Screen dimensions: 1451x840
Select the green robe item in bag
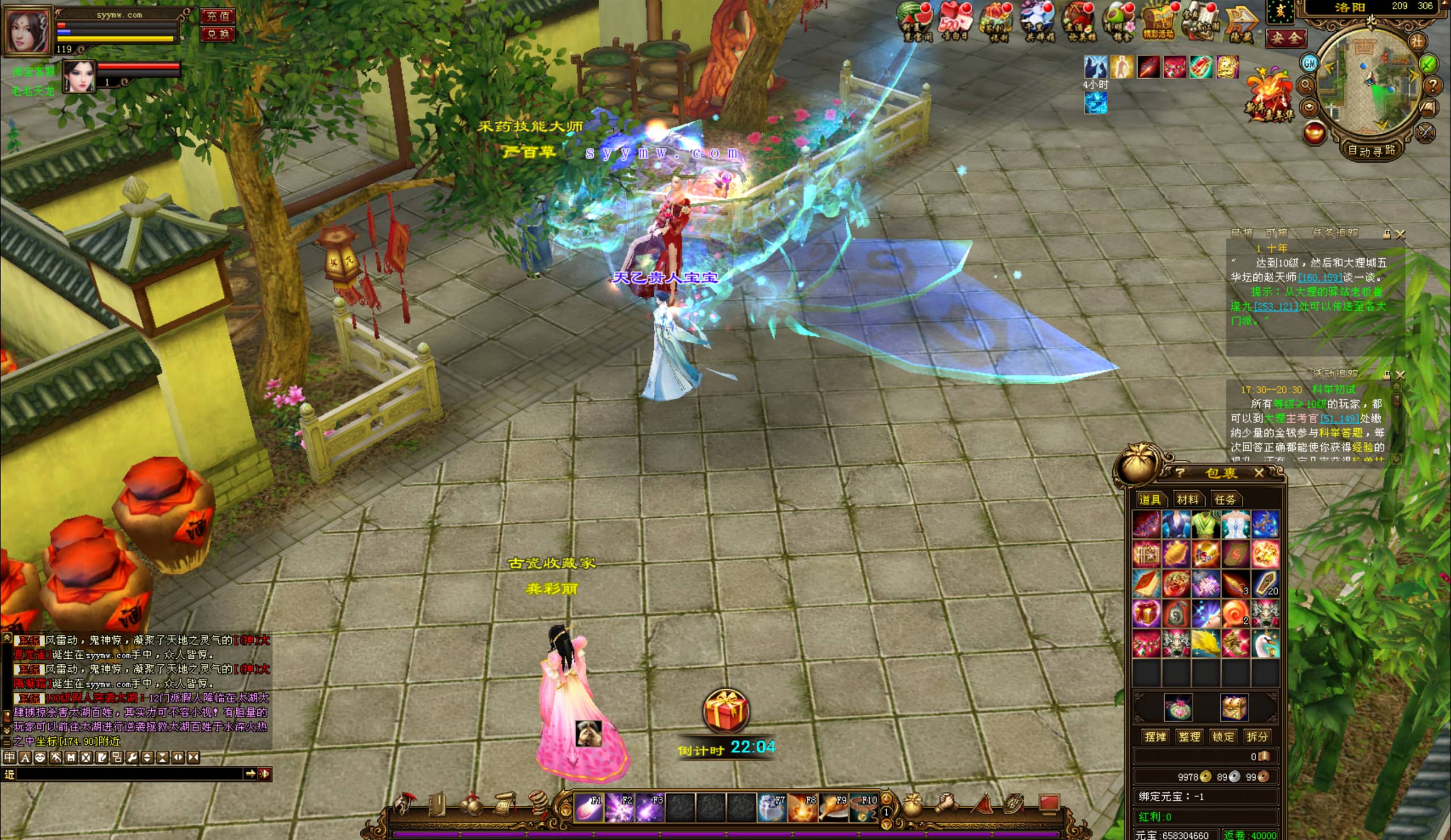point(1206,525)
